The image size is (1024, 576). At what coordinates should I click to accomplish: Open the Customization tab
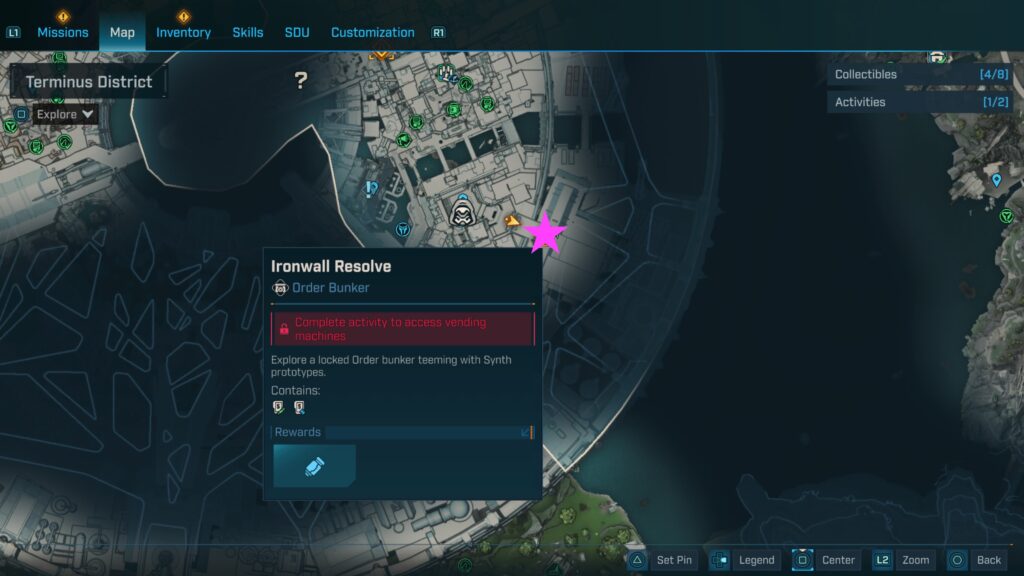372,32
